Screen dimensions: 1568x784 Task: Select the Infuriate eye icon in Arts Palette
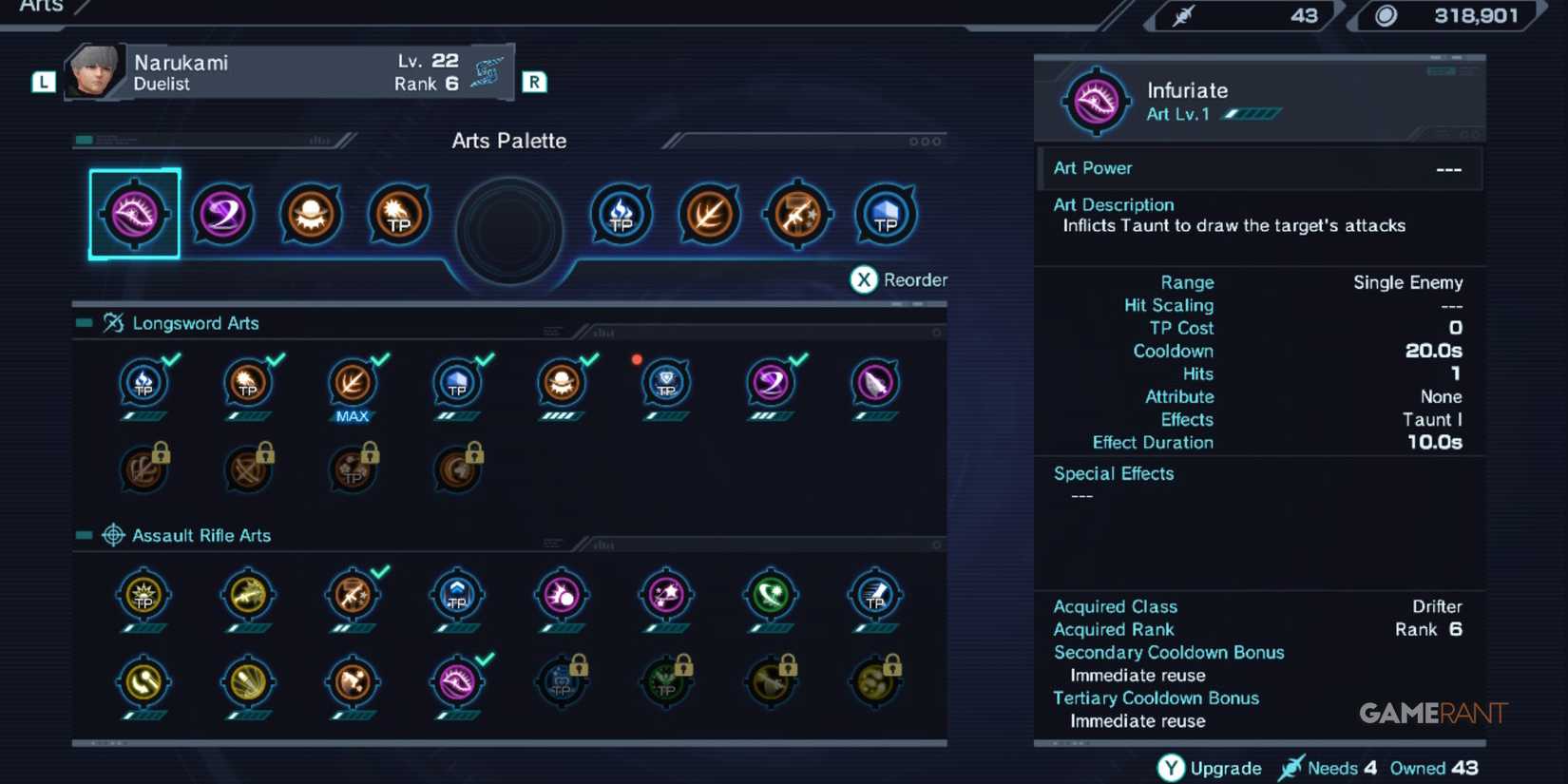pyautogui.click(x=133, y=212)
